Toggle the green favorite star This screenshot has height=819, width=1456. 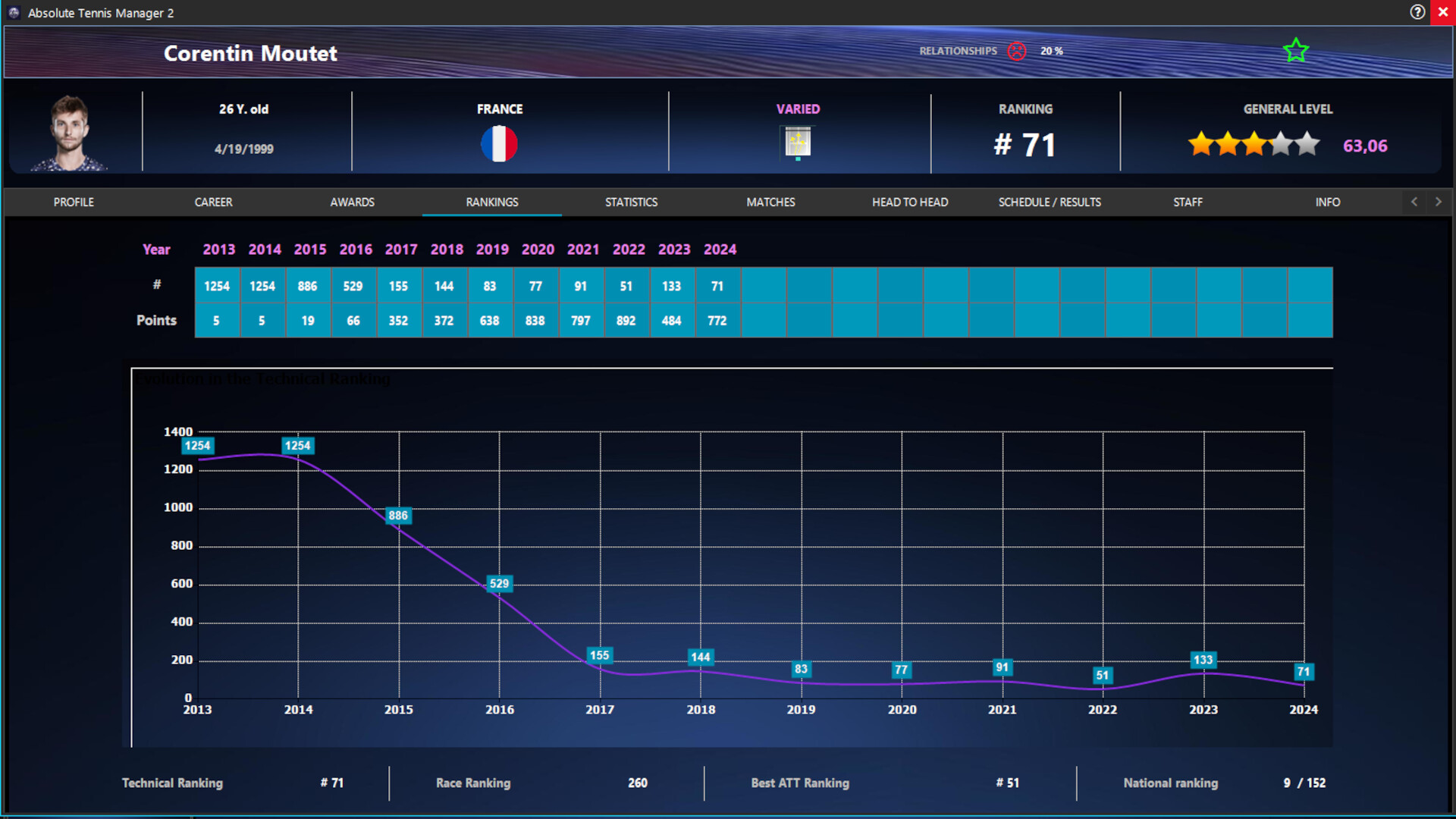coord(1295,50)
